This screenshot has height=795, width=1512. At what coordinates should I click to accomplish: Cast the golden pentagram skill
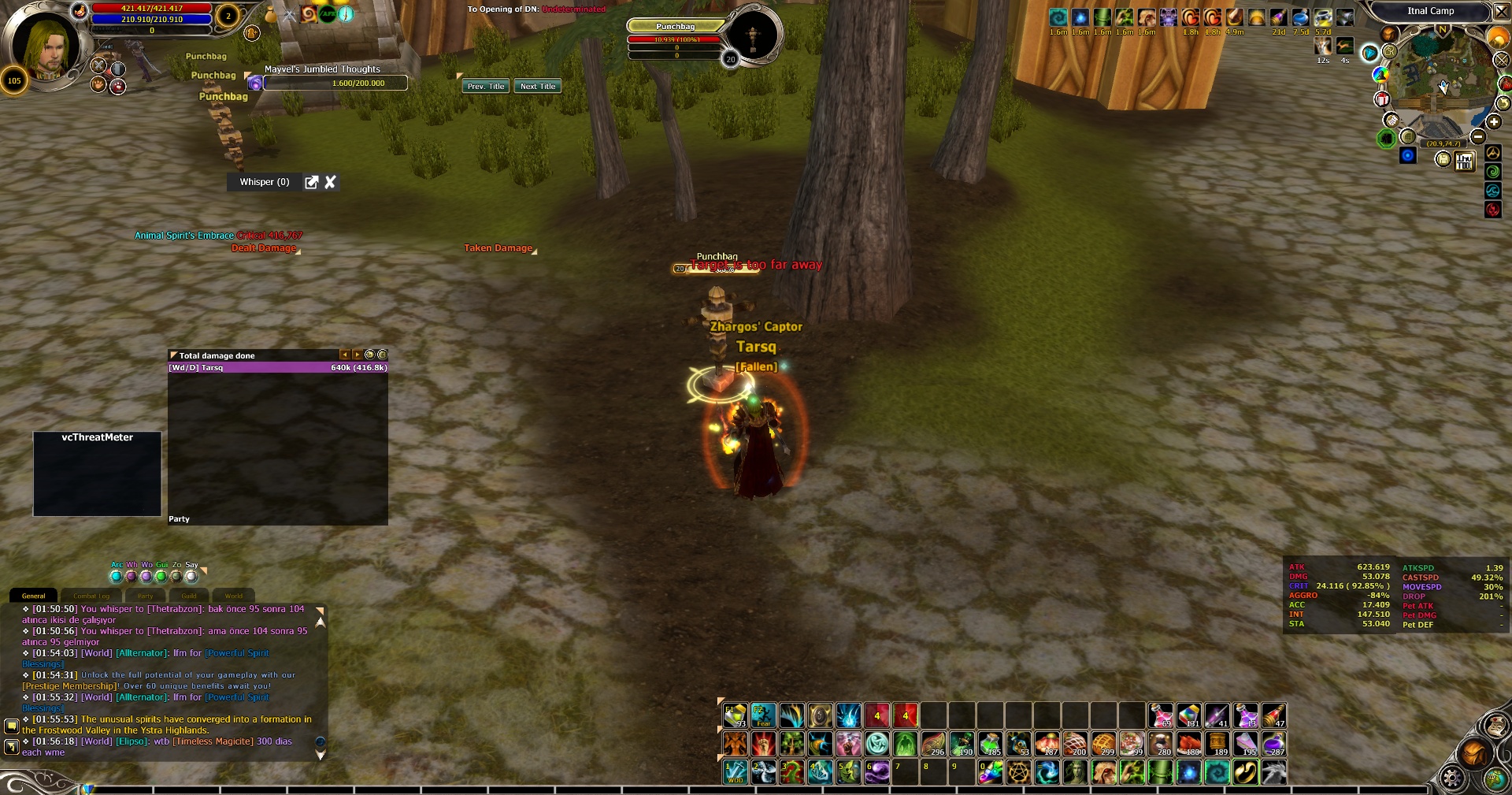point(1019,772)
